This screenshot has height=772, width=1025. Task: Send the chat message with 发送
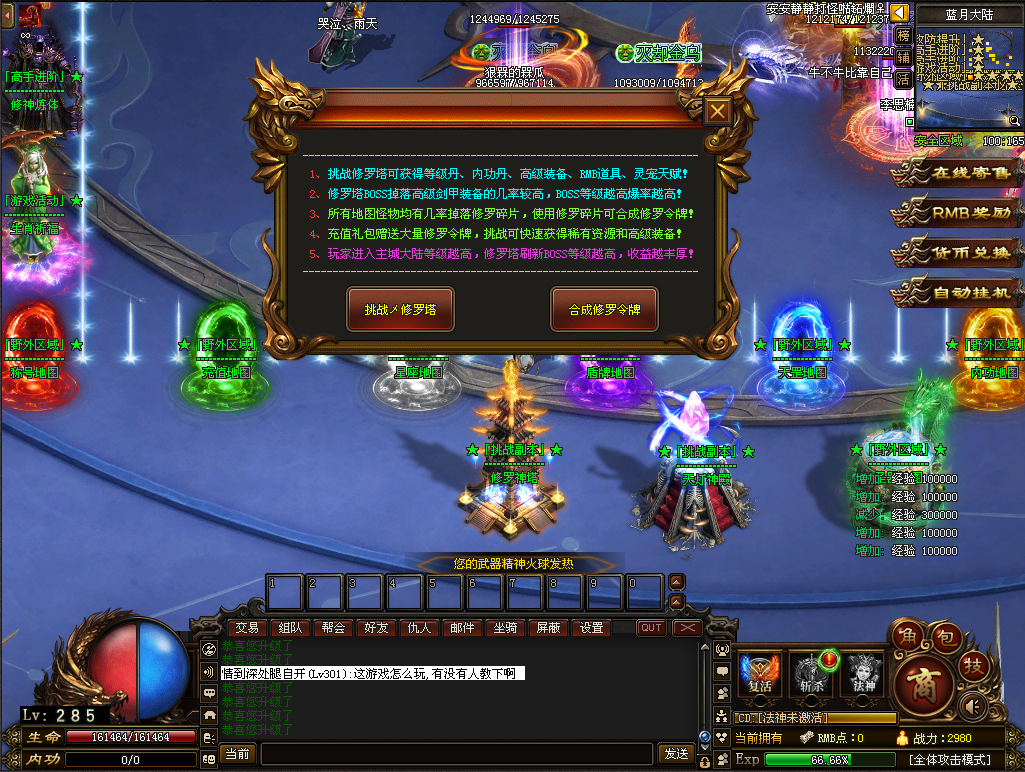tap(677, 753)
